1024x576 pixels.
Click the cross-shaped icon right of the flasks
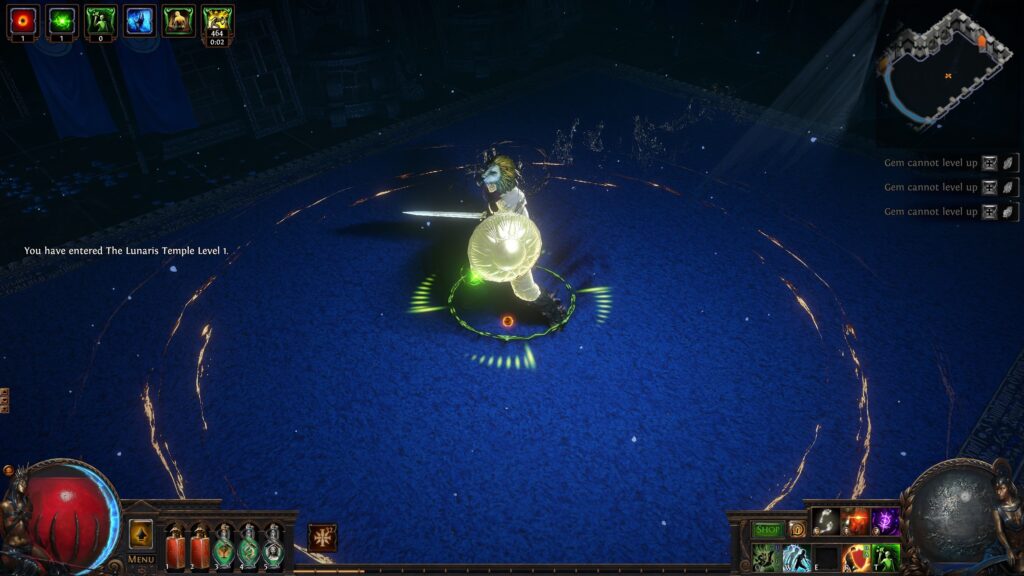(x=322, y=537)
